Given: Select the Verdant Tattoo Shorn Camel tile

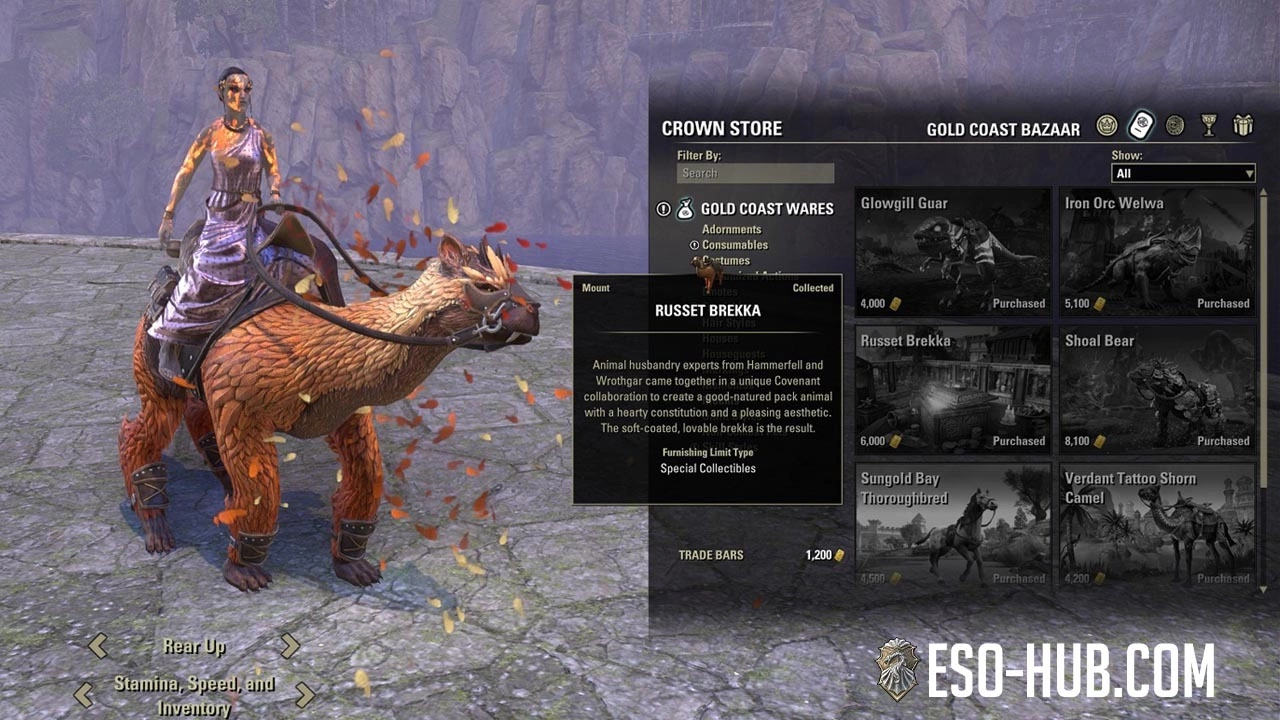Looking at the screenshot, I should click(1157, 524).
